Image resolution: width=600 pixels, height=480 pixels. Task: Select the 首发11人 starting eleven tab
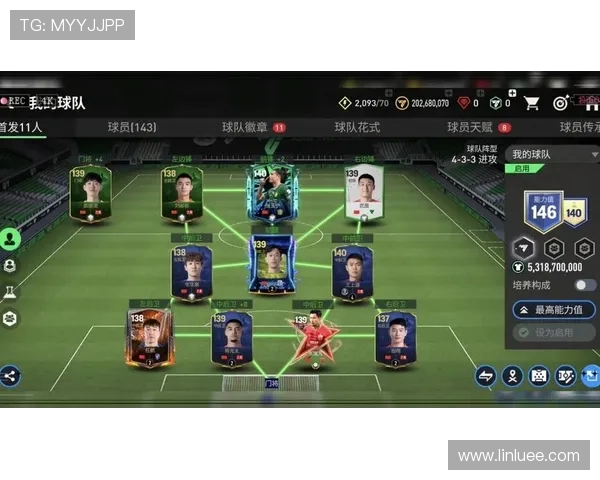coord(20,127)
